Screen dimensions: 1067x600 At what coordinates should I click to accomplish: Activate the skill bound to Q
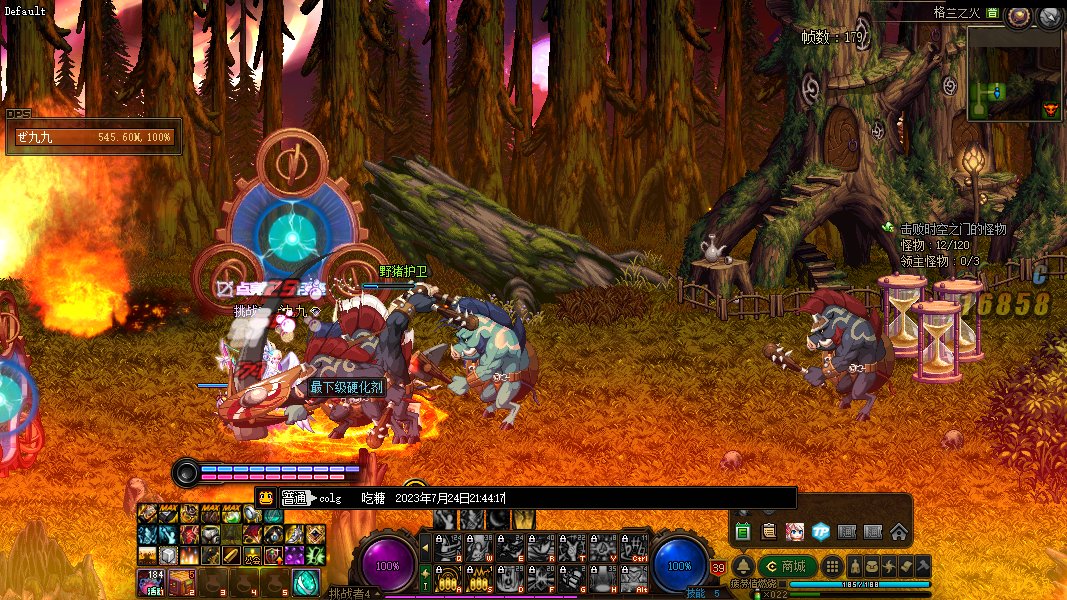[449, 547]
